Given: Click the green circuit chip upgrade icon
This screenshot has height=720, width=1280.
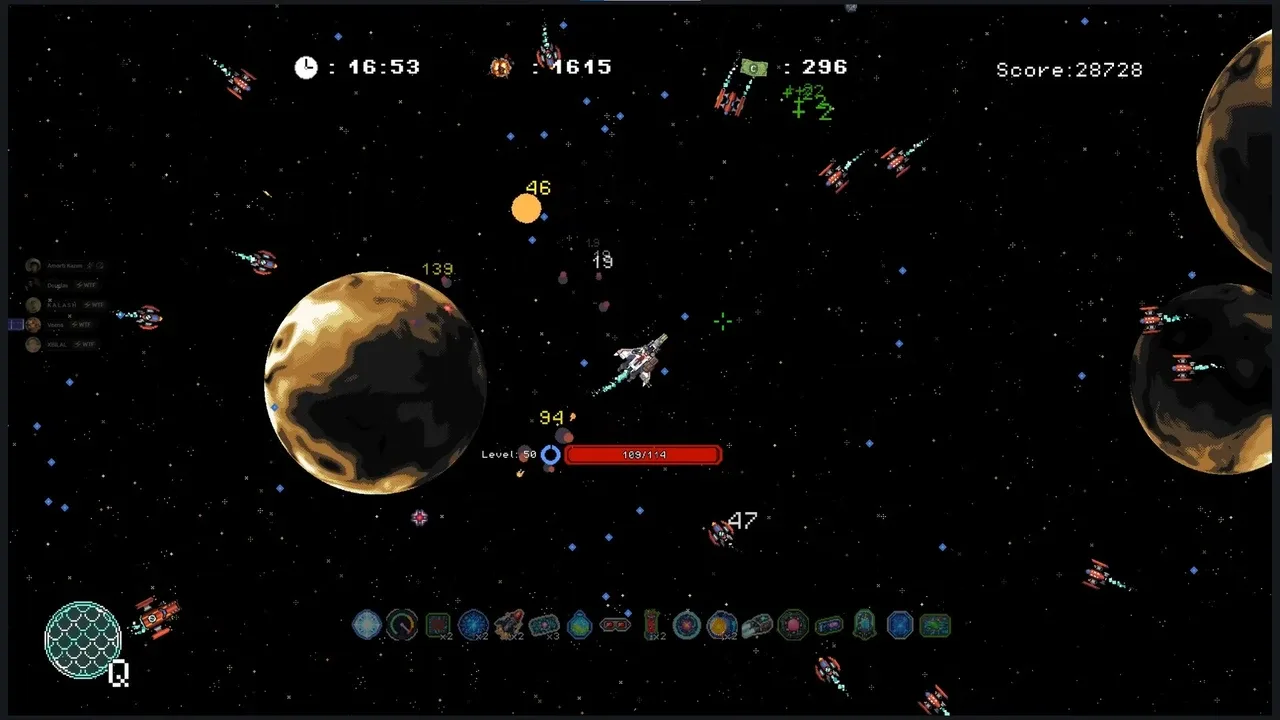Looking at the screenshot, I should click(x=935, y=626).
